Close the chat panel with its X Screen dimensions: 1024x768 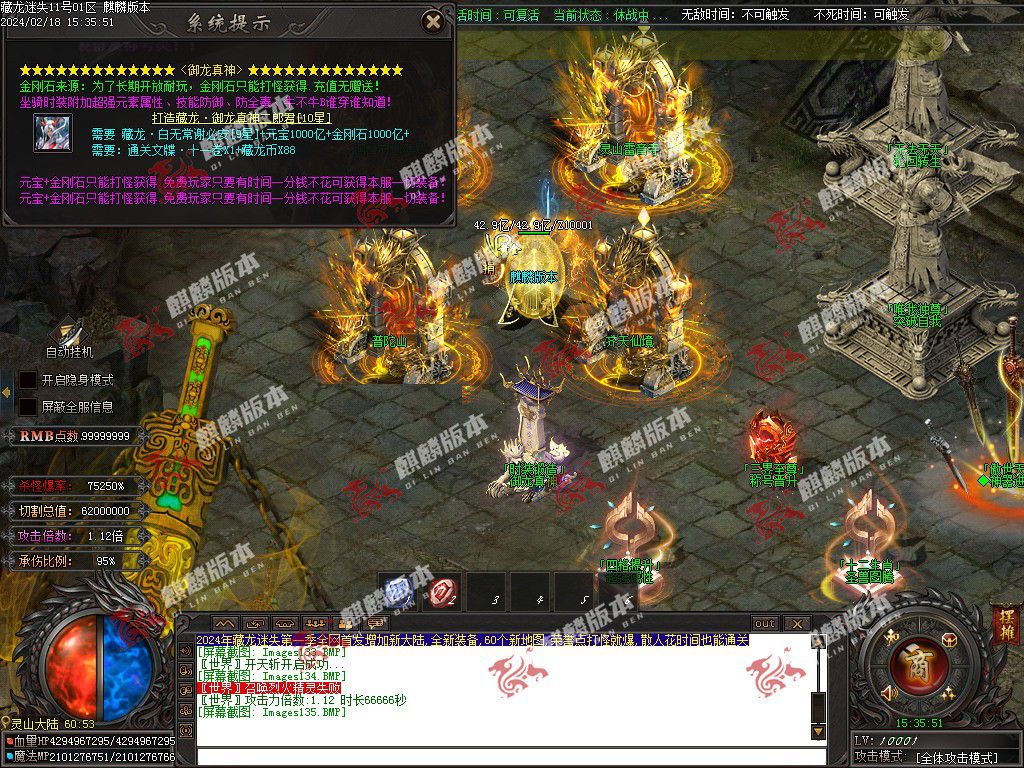pyautogui.click(x=797, y=623)
